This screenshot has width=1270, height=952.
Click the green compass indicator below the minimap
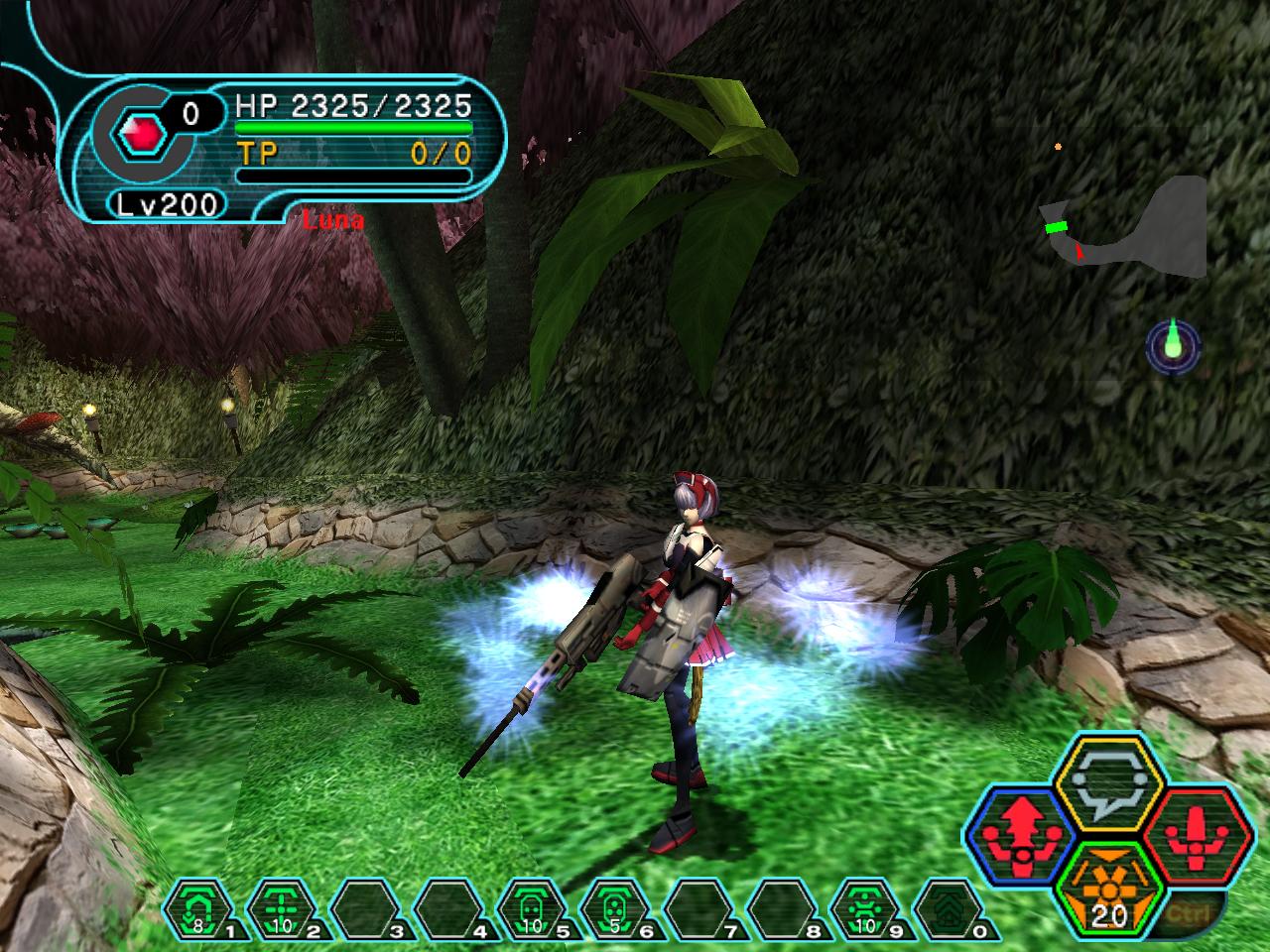coord(1174,345)
